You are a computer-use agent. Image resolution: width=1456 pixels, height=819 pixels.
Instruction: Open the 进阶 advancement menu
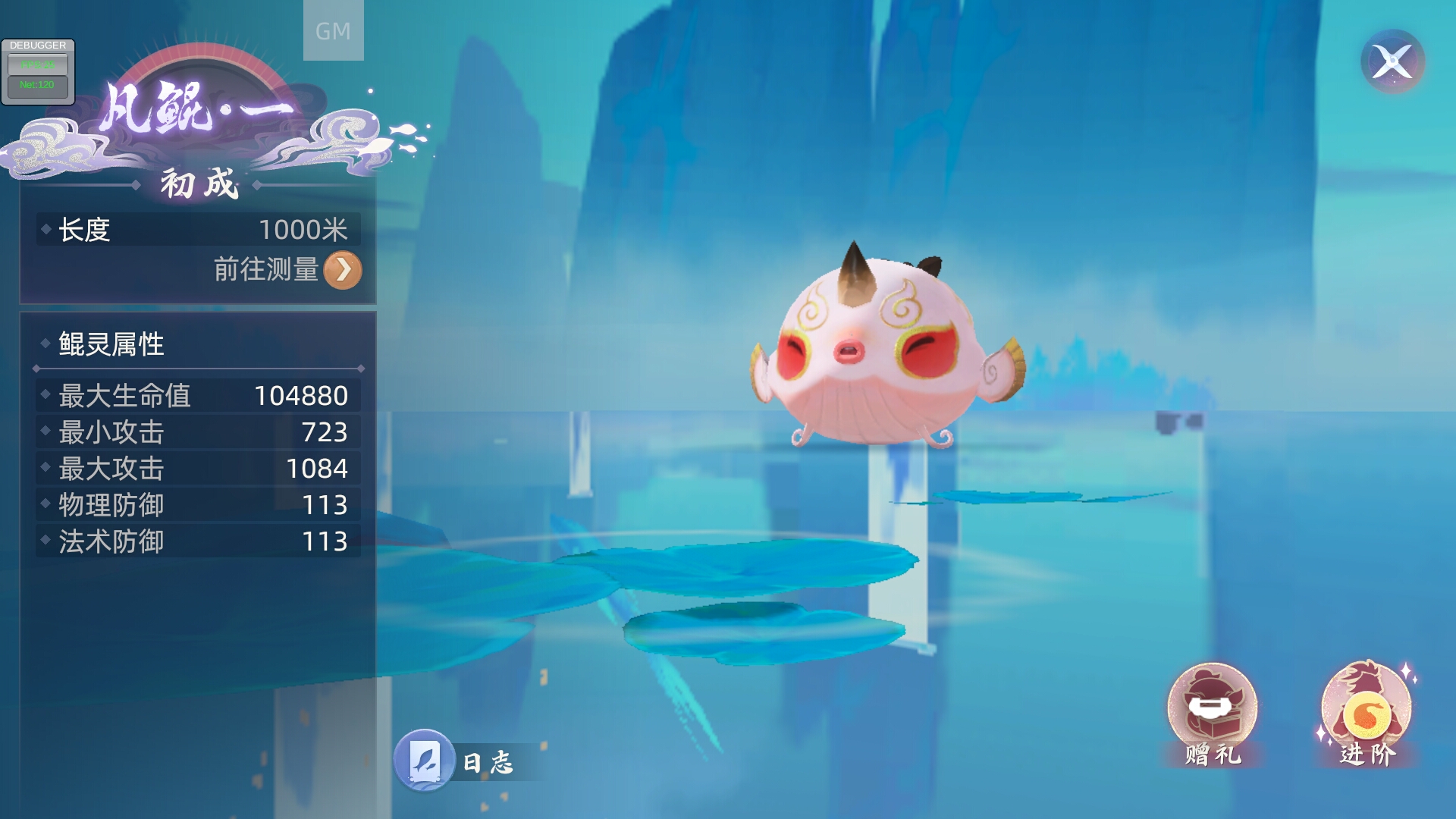[1367, 713]
